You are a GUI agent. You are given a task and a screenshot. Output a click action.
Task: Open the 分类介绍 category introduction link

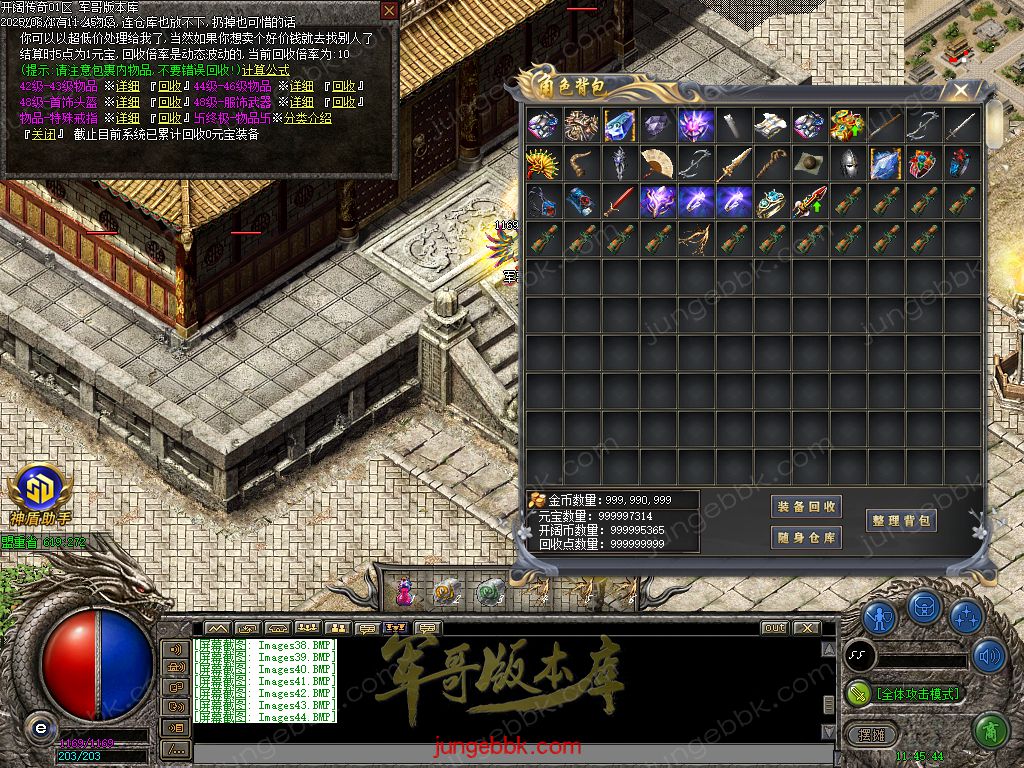(x=307, y=118)
